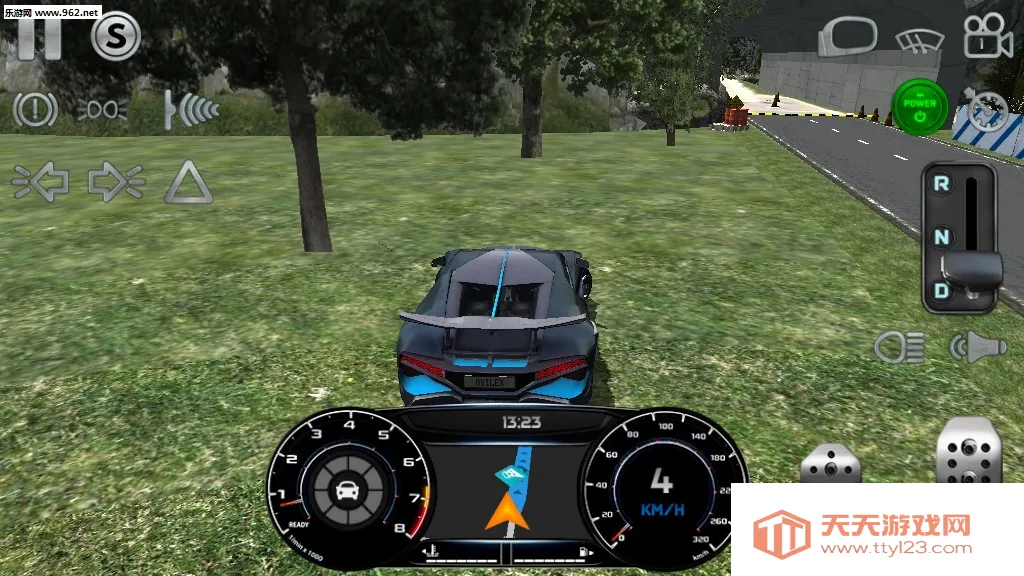Turn on the windshield wipers
The image size is (1024, 576).
pyautogui.click(x=919, y=40)
